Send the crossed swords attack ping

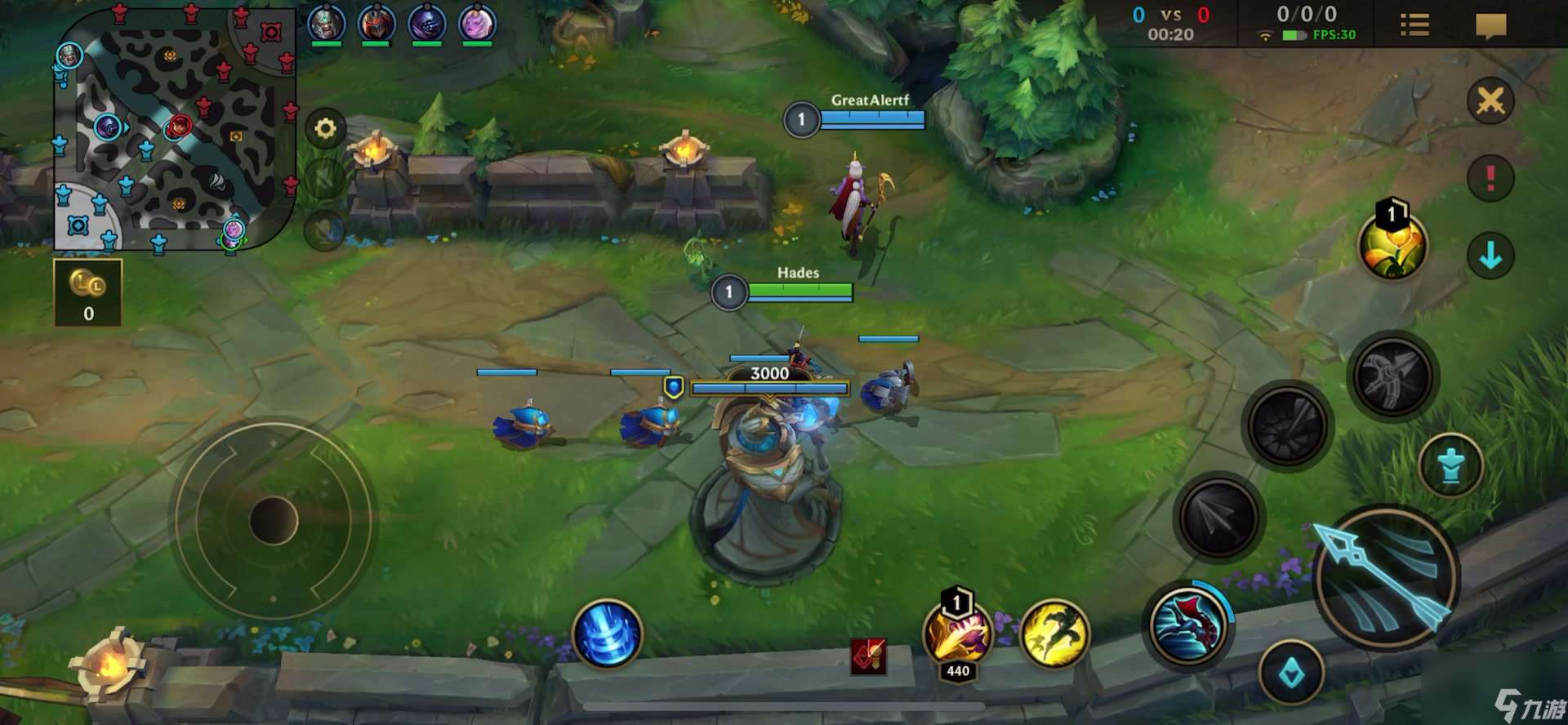click(x=1490, y=102)
